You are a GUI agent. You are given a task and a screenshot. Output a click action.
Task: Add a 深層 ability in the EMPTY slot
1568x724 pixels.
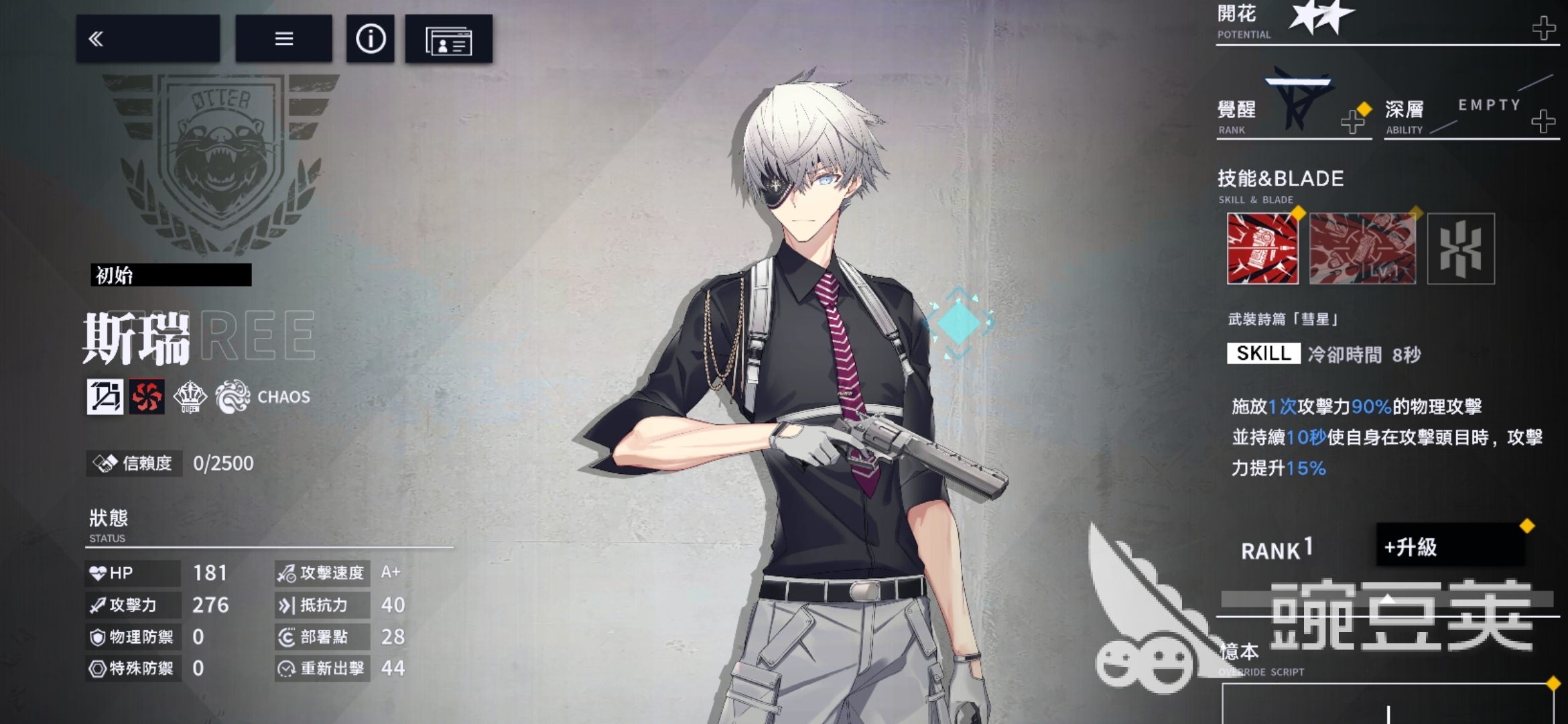(x=1543, y=121)
